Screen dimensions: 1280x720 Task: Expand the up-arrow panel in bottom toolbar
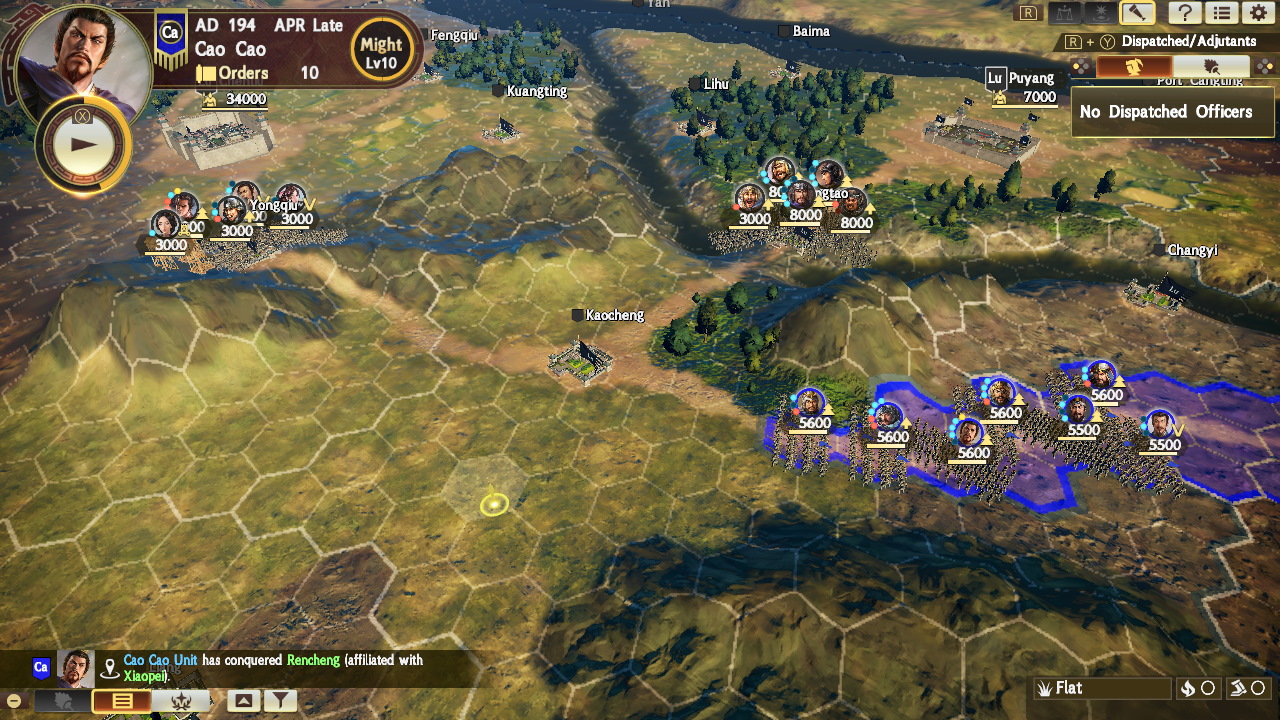click(x=244, y=701)
